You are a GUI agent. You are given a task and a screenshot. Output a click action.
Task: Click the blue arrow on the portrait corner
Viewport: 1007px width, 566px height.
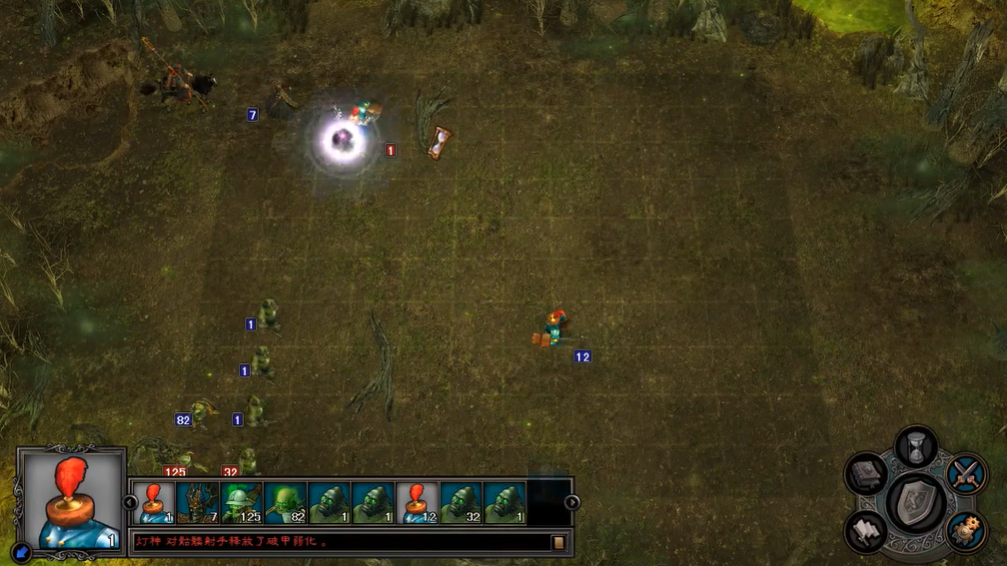tap(21, 551)
